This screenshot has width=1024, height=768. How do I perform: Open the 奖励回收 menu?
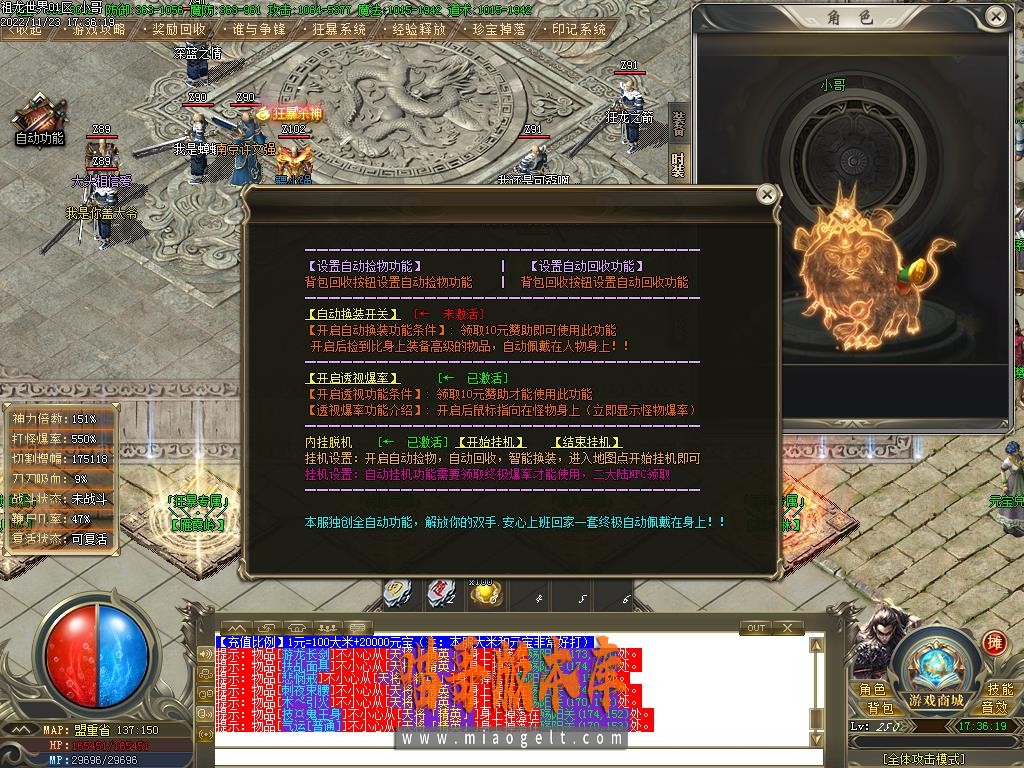[x=179, y=30]
